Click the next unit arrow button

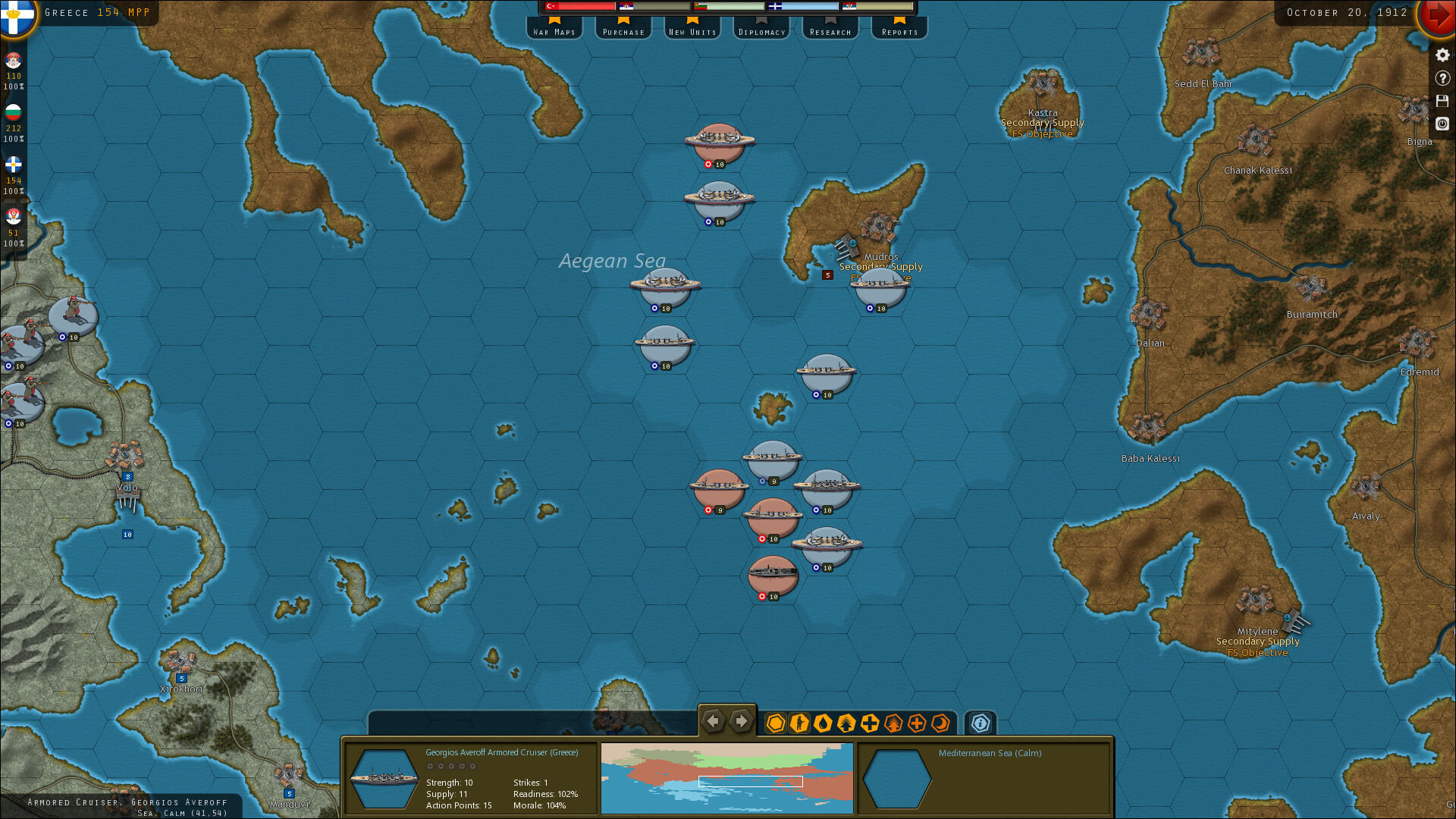(x=741, y=721)
